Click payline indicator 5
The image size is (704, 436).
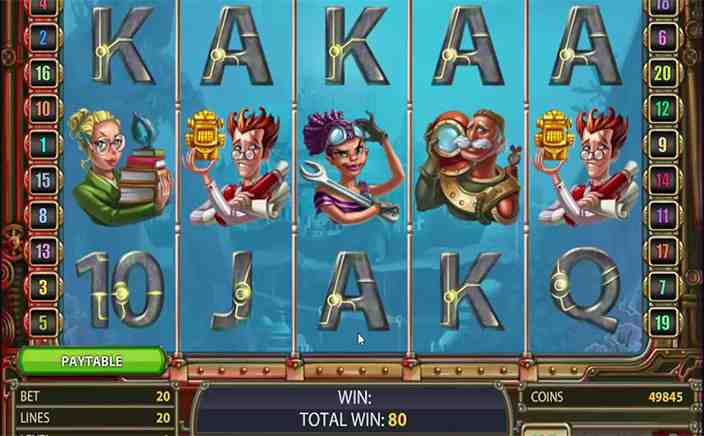coord(43,322)
